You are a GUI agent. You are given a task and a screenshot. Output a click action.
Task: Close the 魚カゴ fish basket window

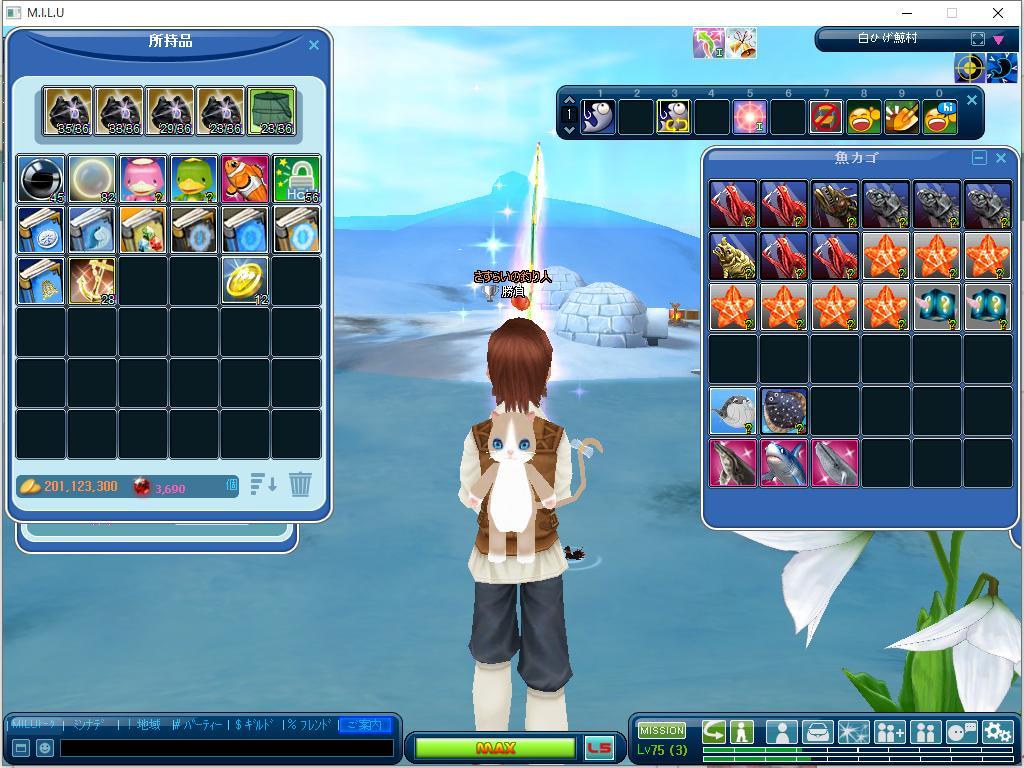(1000, 158)
